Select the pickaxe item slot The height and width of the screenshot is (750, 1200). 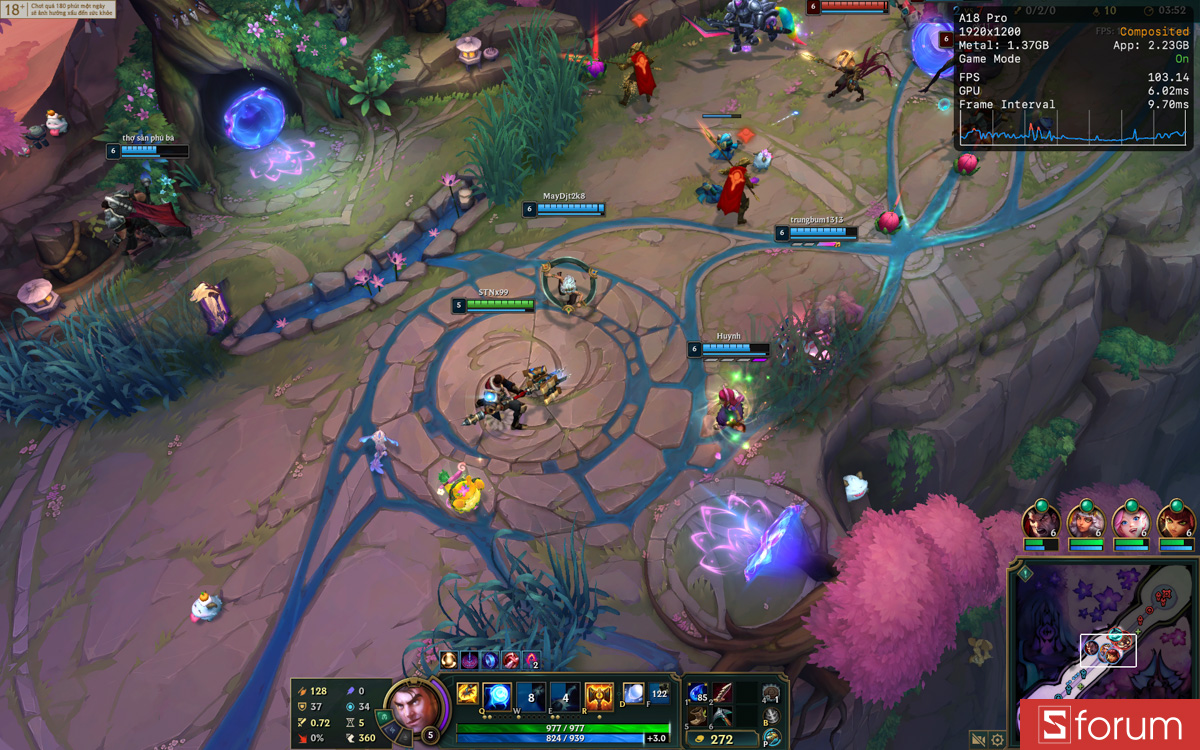click(722, 716)
